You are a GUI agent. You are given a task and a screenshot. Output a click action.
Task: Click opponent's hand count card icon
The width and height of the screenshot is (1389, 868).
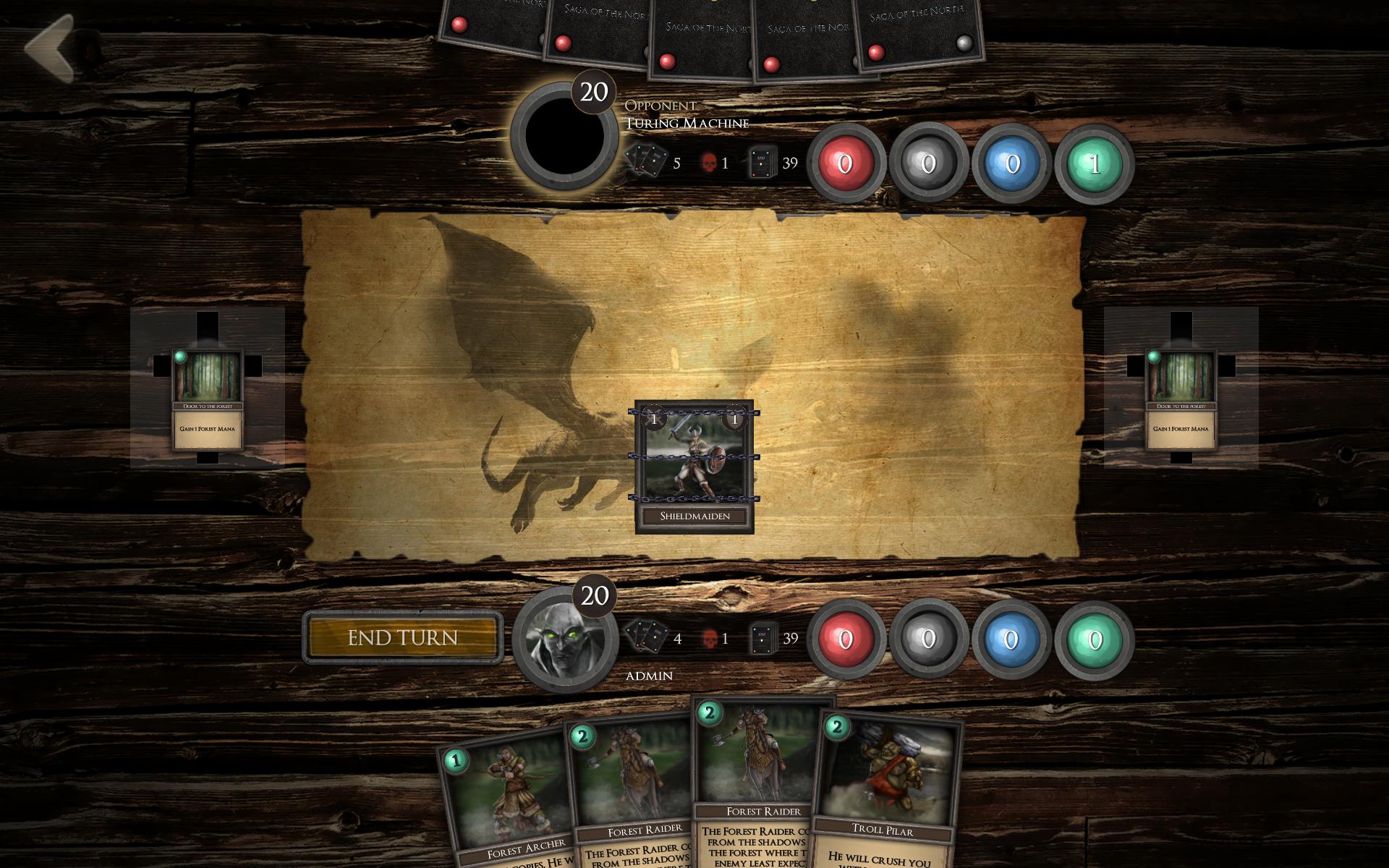pyautogui.click(x=646, y=158)
